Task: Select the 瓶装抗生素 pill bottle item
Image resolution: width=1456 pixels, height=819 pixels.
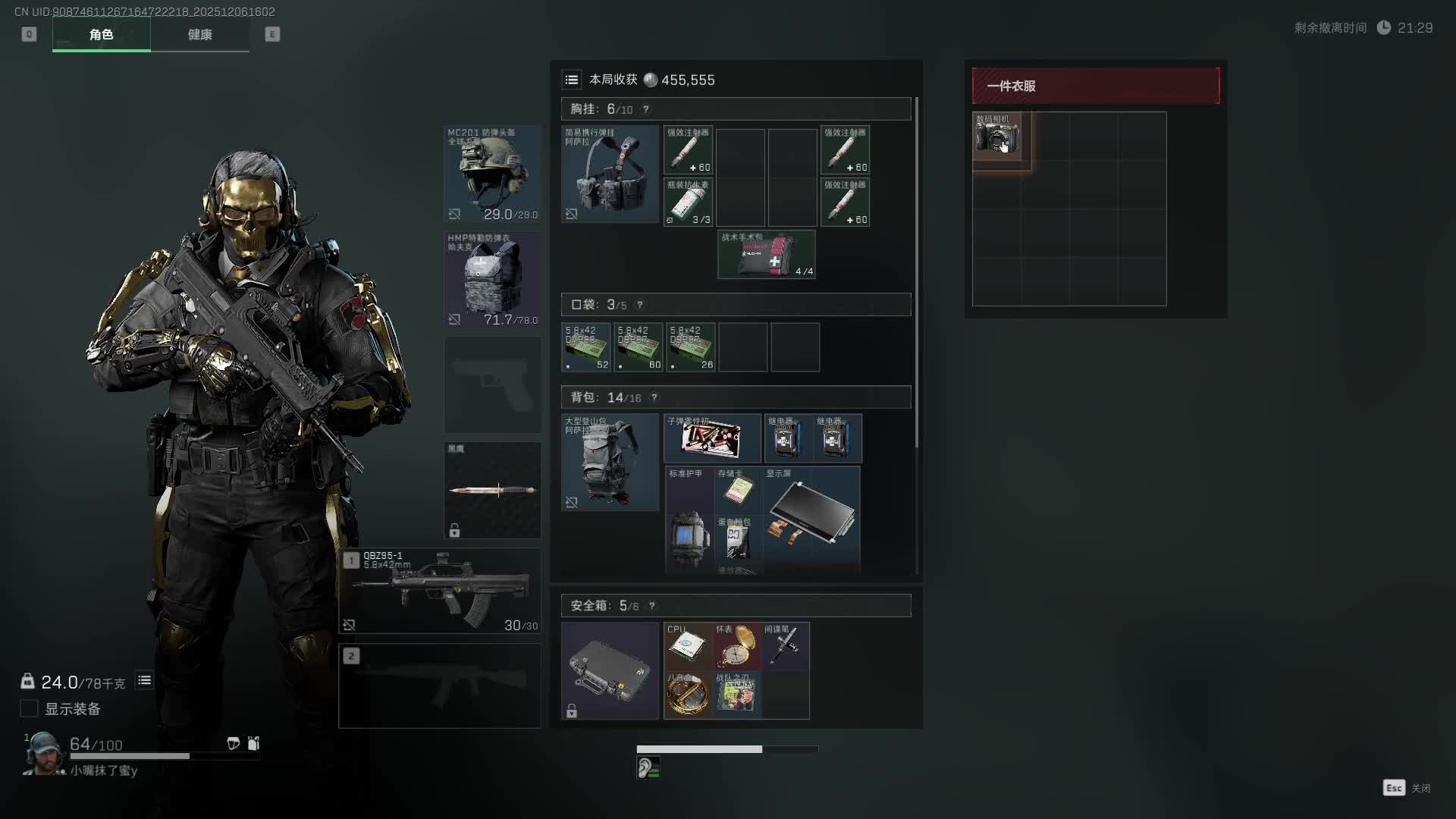Action: click(688, 202)
